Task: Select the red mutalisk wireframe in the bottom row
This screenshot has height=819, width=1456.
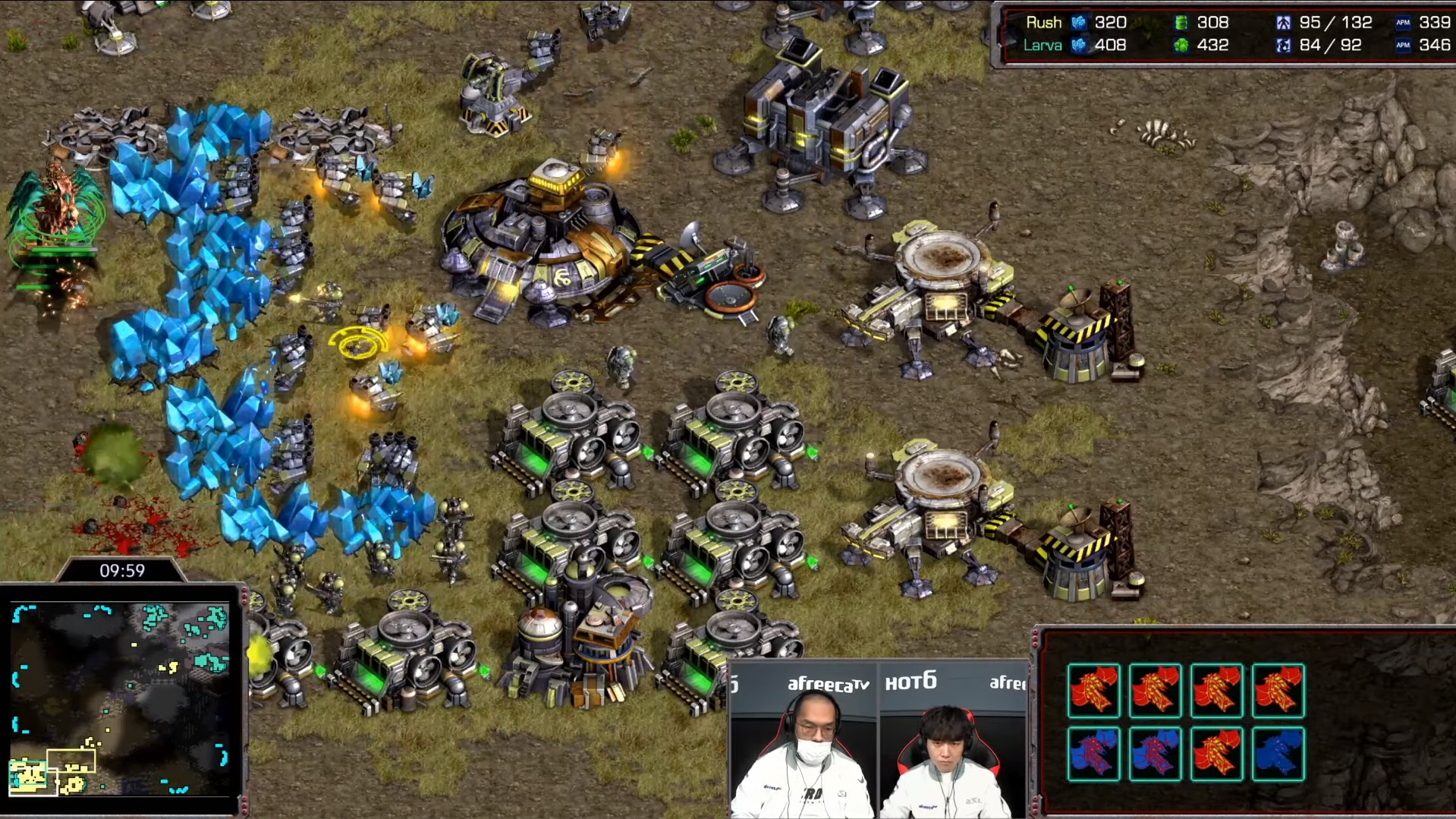Action: coord(1216,754)
